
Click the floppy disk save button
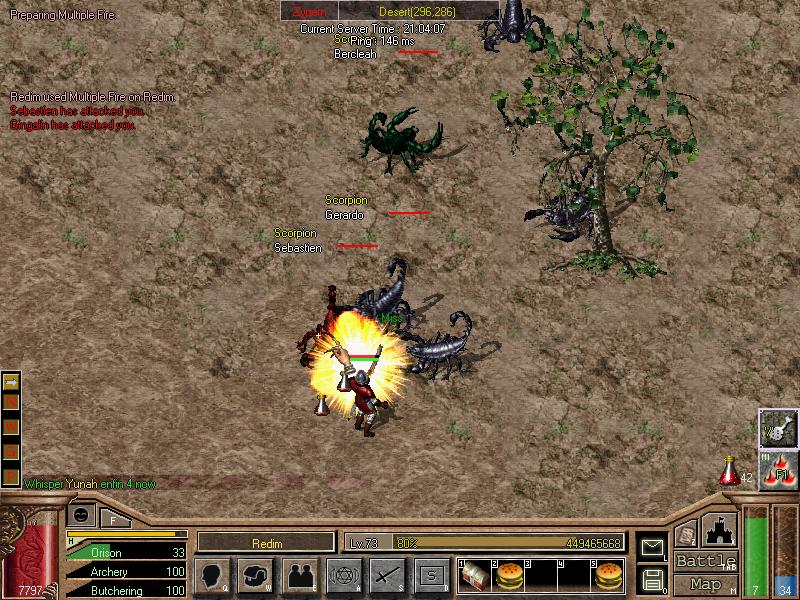point(651,579)
